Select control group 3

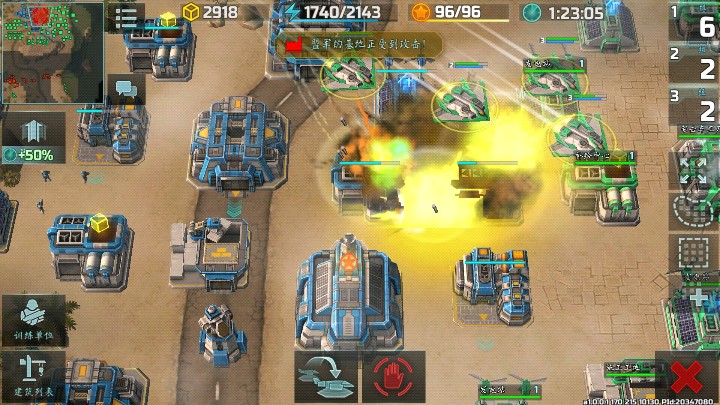click(x=694, y=105)
